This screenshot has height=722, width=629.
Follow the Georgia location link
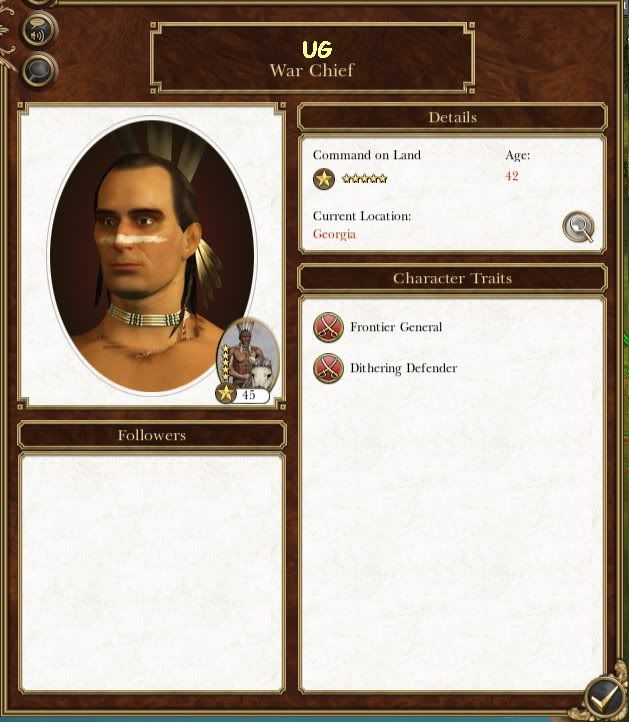[x=334, y=234]
